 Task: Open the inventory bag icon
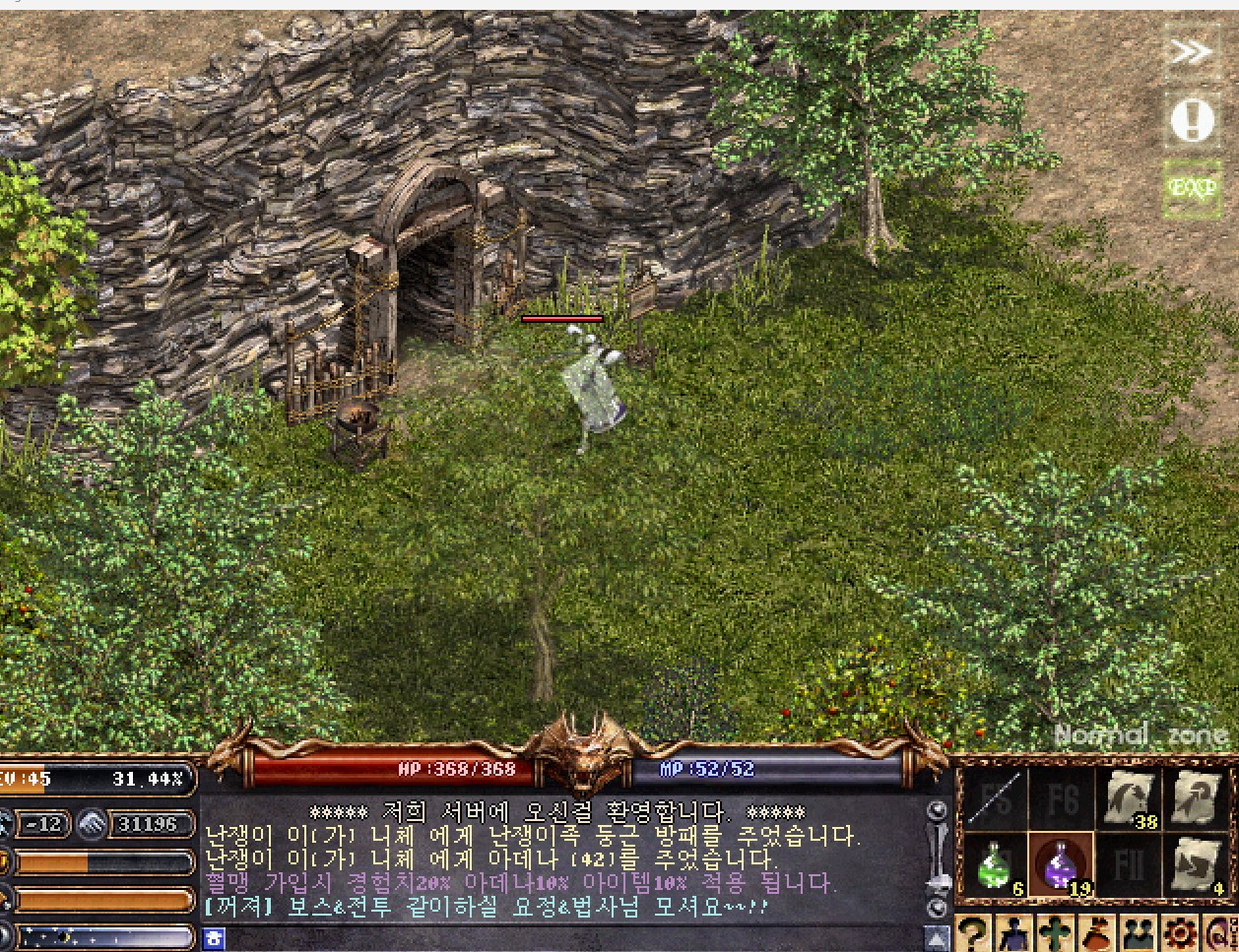tap(1096, 933)
